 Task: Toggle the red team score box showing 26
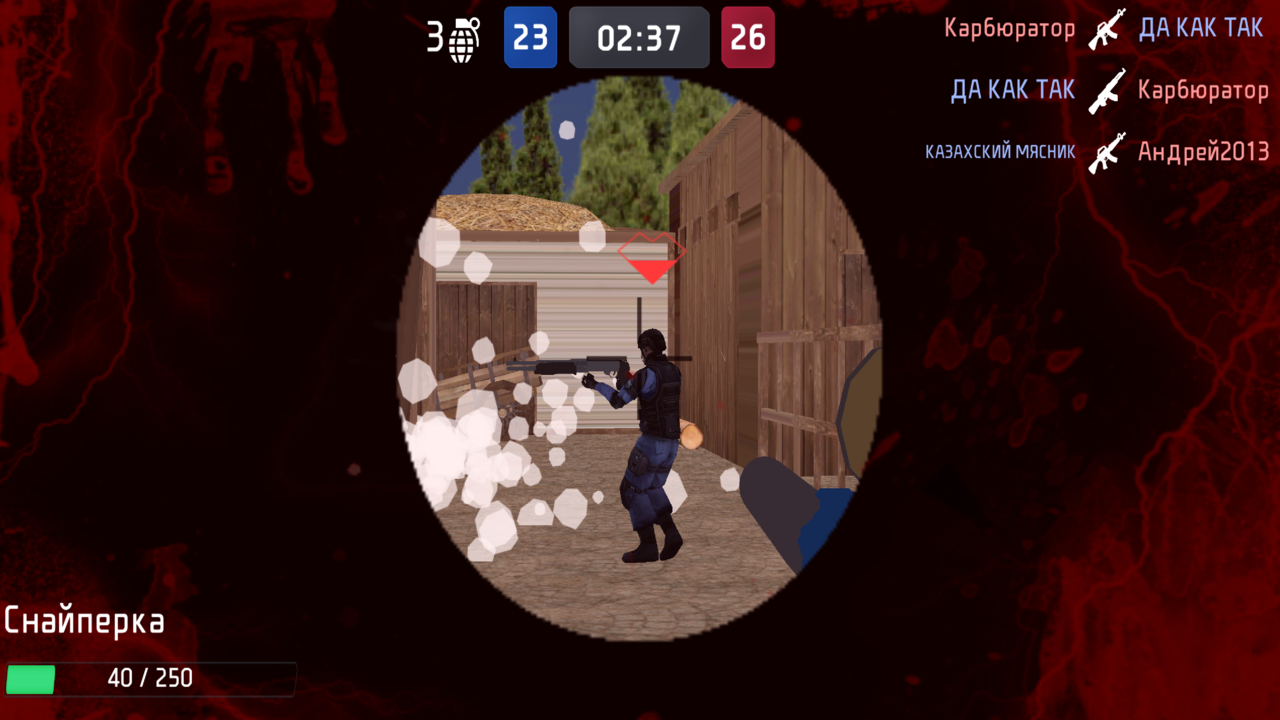tap(747, 37)
